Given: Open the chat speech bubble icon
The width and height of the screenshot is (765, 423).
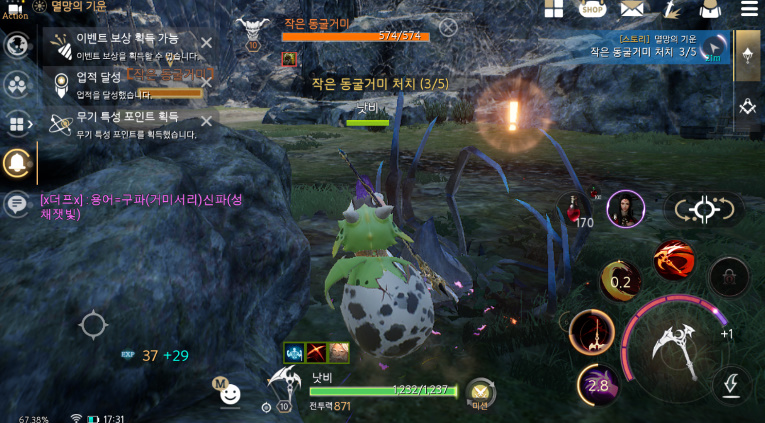Looking at the screenshot, I should click(x=16, y=204).
